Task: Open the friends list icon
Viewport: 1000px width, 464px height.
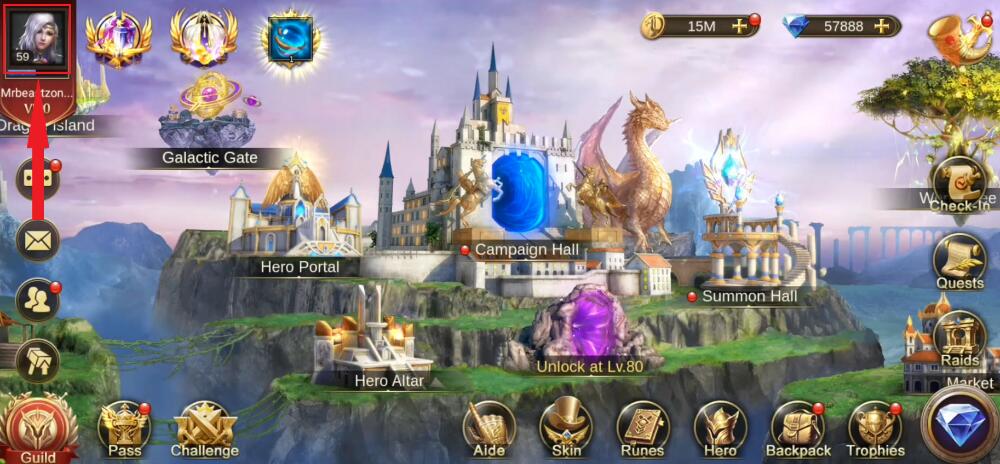Action: [38, 301]
